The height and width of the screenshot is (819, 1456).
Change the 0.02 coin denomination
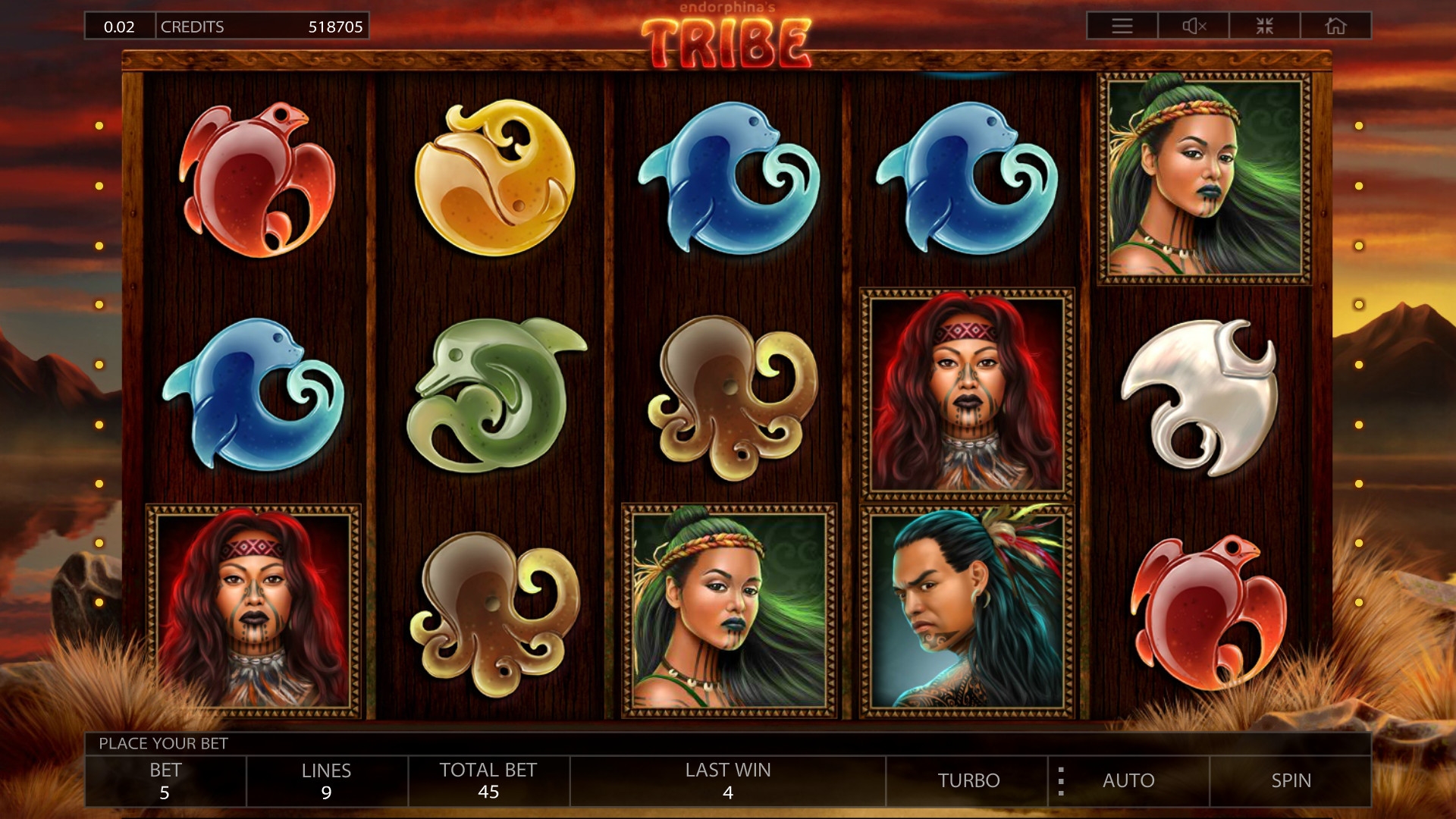(x=119, y=27)
